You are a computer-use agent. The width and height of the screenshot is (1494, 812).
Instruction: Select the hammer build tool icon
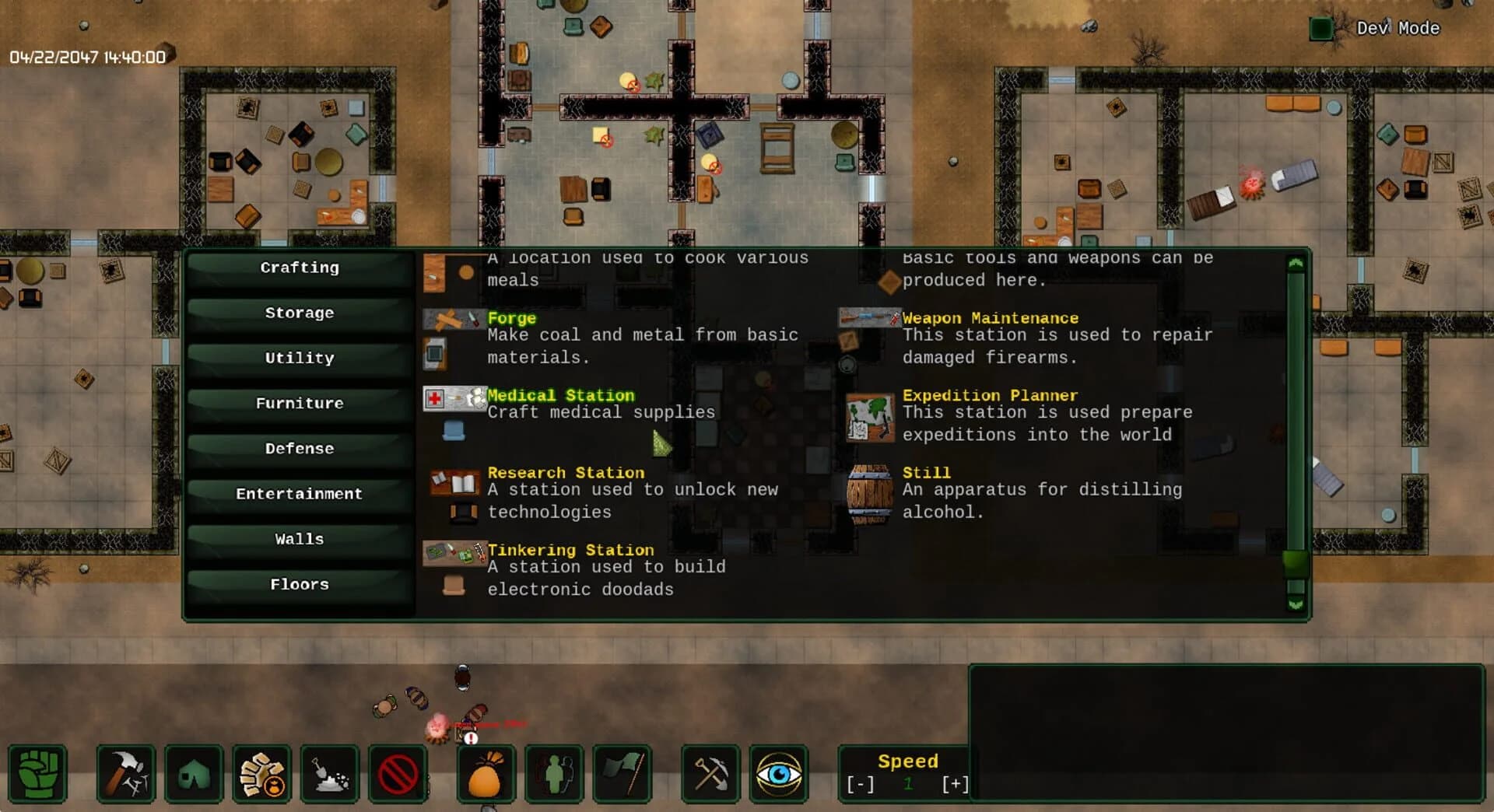tap(126, 774)
